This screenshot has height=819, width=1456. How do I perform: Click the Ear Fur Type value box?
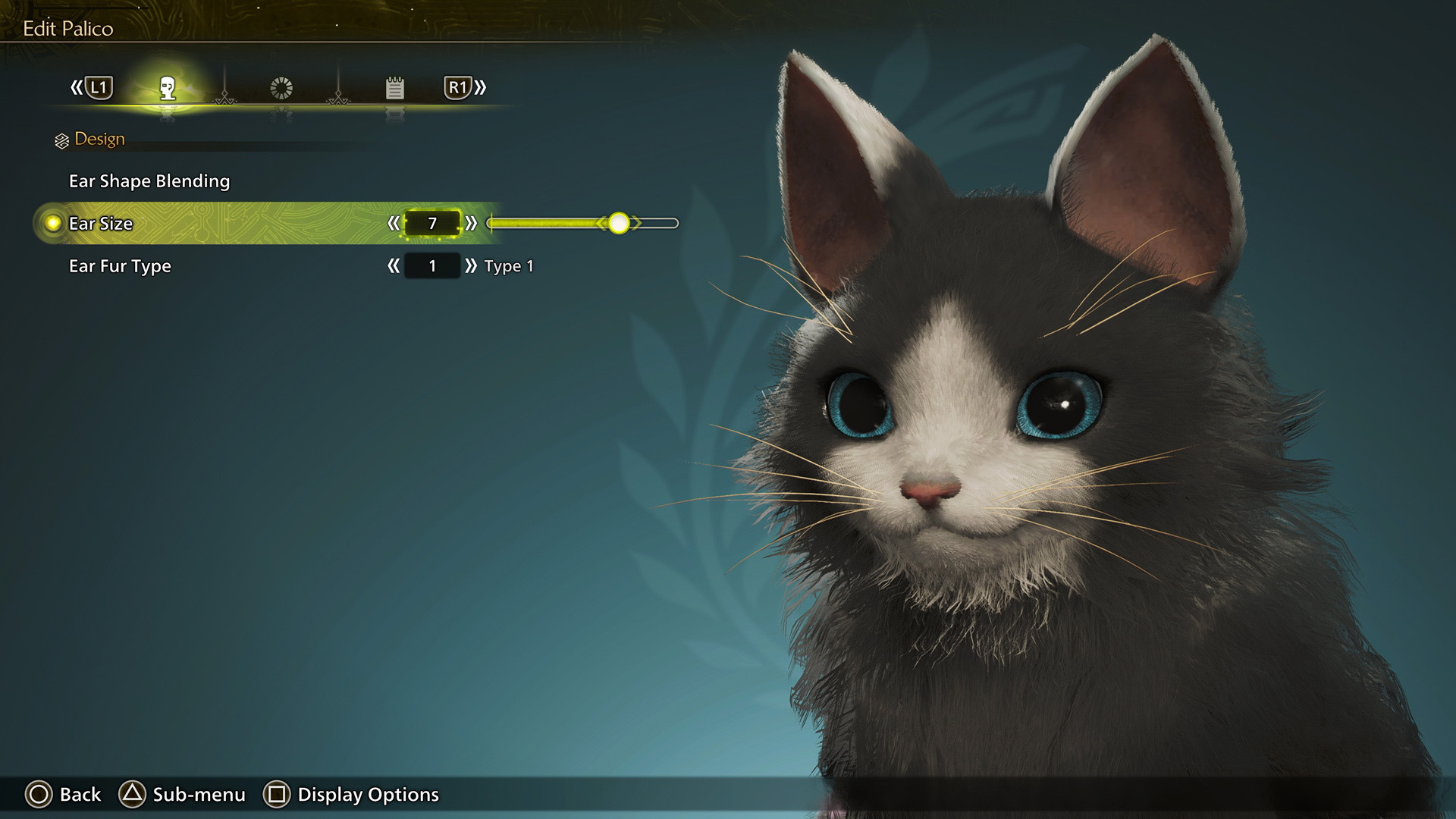click(x=432, y=266)
